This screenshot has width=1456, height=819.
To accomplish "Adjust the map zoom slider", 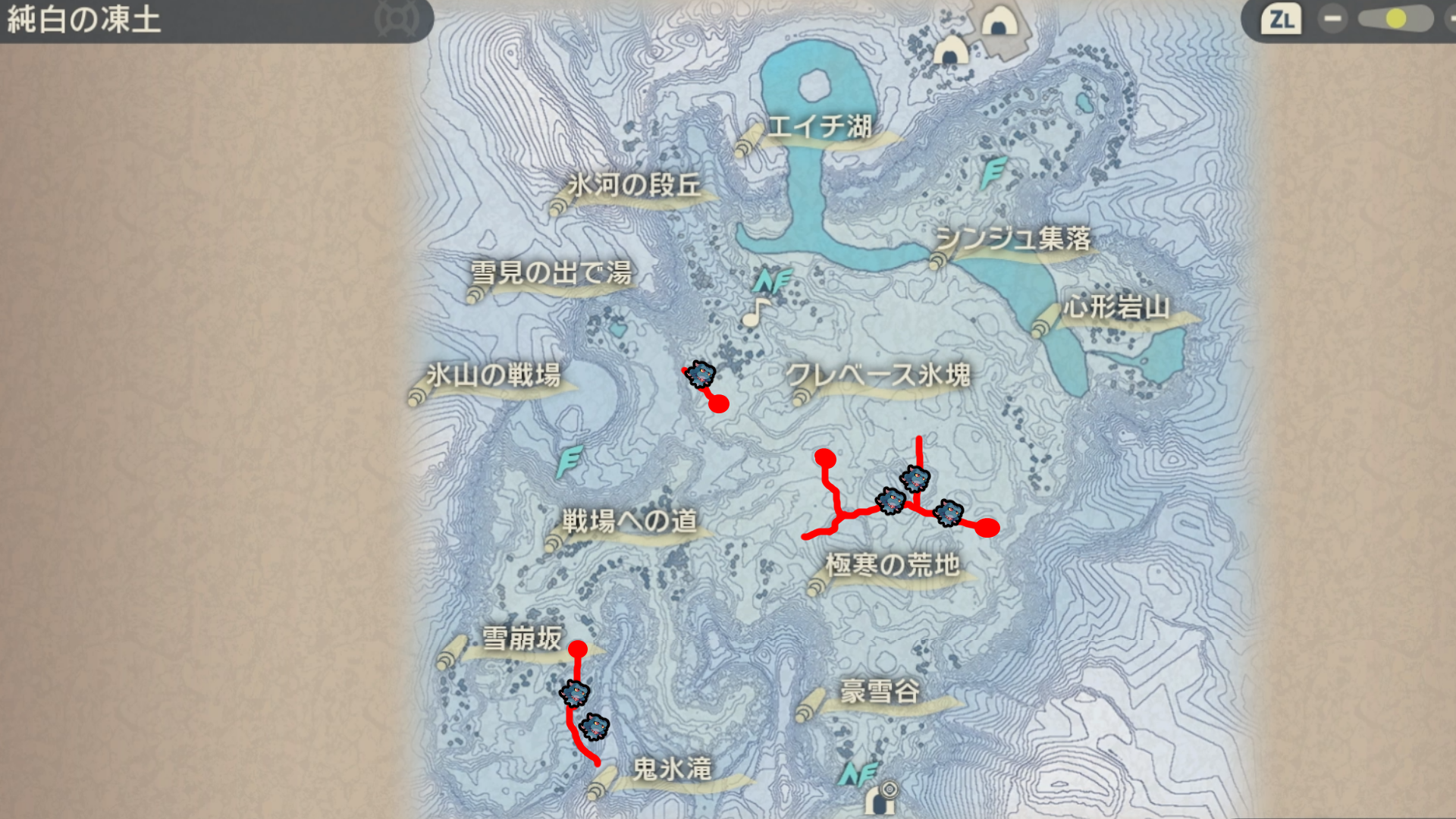I will (1395, 19).
